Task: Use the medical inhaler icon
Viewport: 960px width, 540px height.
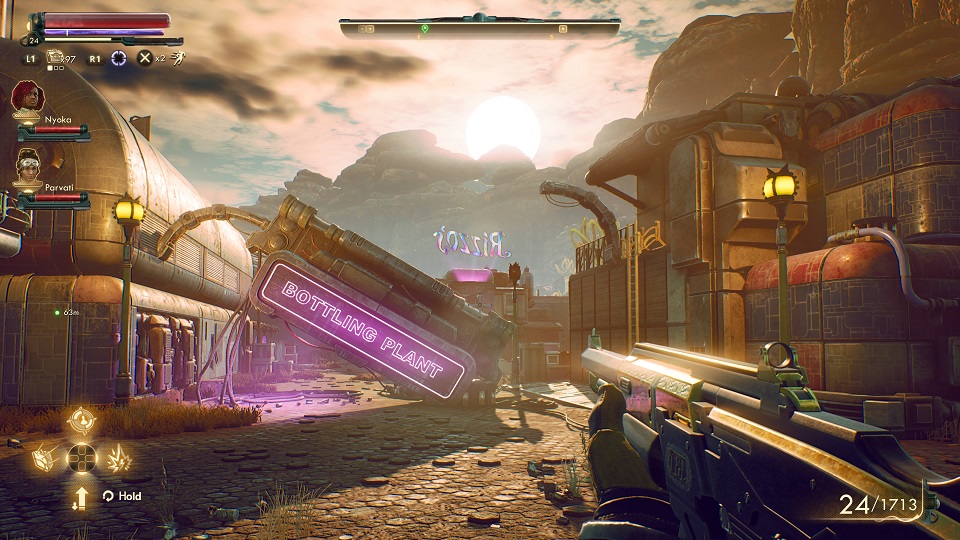Action: click(55, 58)
